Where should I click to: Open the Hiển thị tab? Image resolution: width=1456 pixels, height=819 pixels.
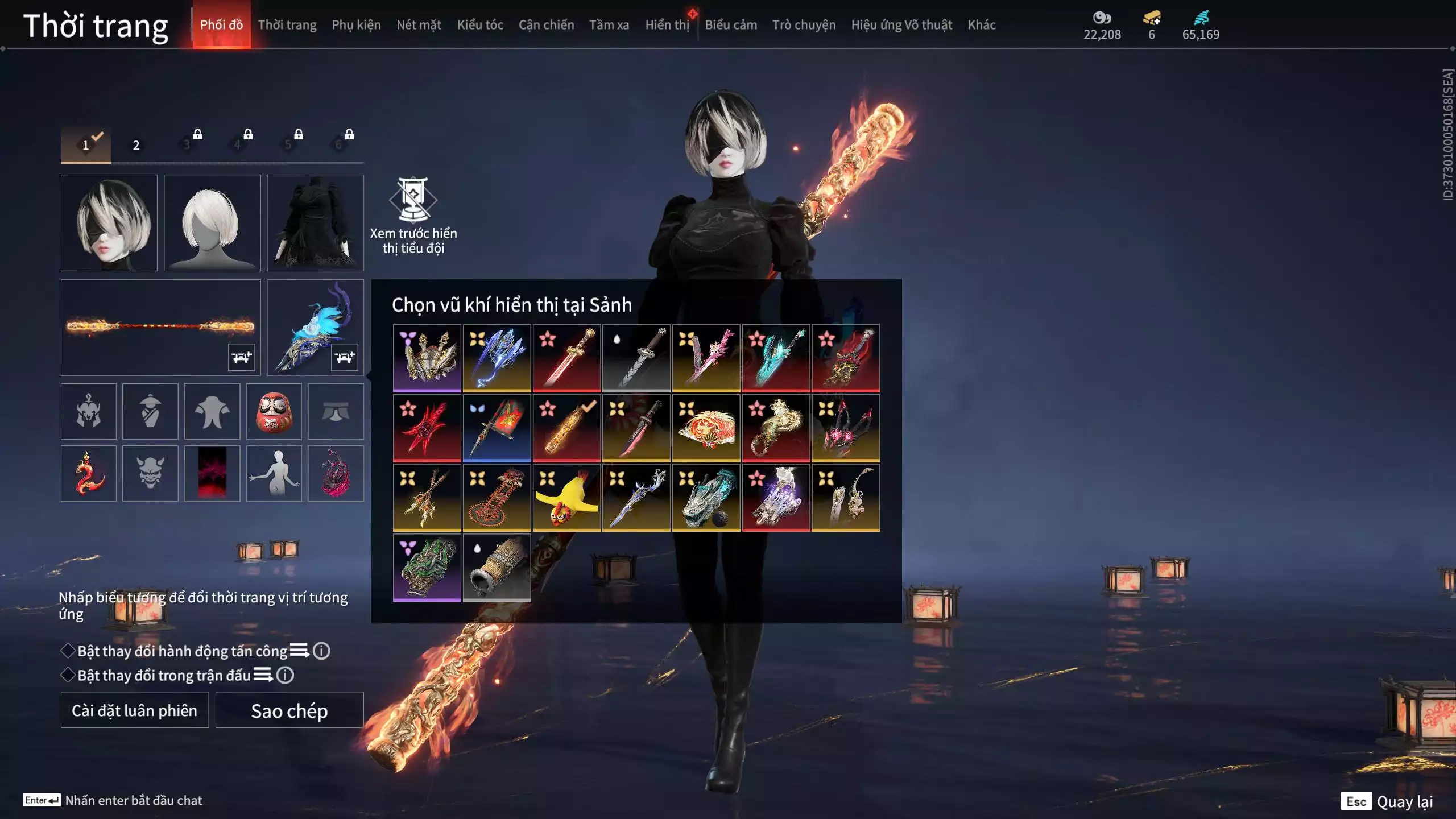667,25
